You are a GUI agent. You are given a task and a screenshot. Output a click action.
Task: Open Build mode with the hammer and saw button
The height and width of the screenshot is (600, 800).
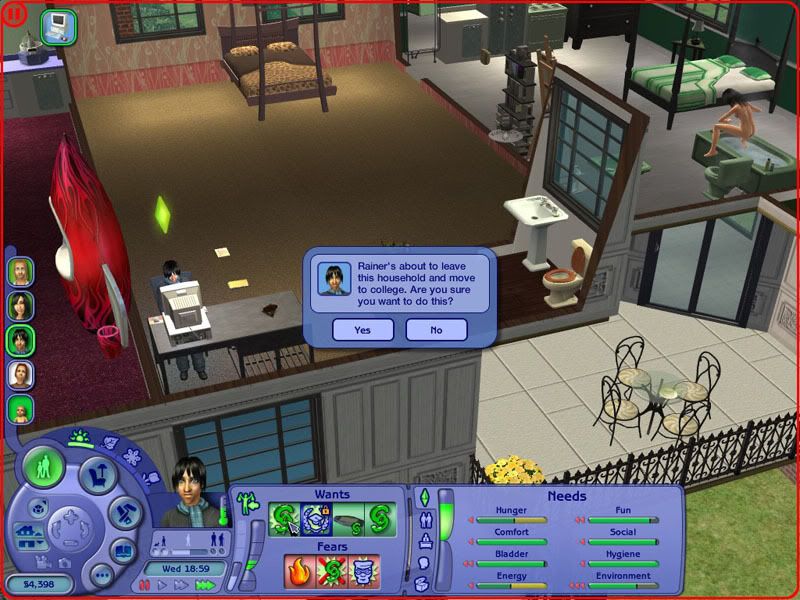point(123,513)
